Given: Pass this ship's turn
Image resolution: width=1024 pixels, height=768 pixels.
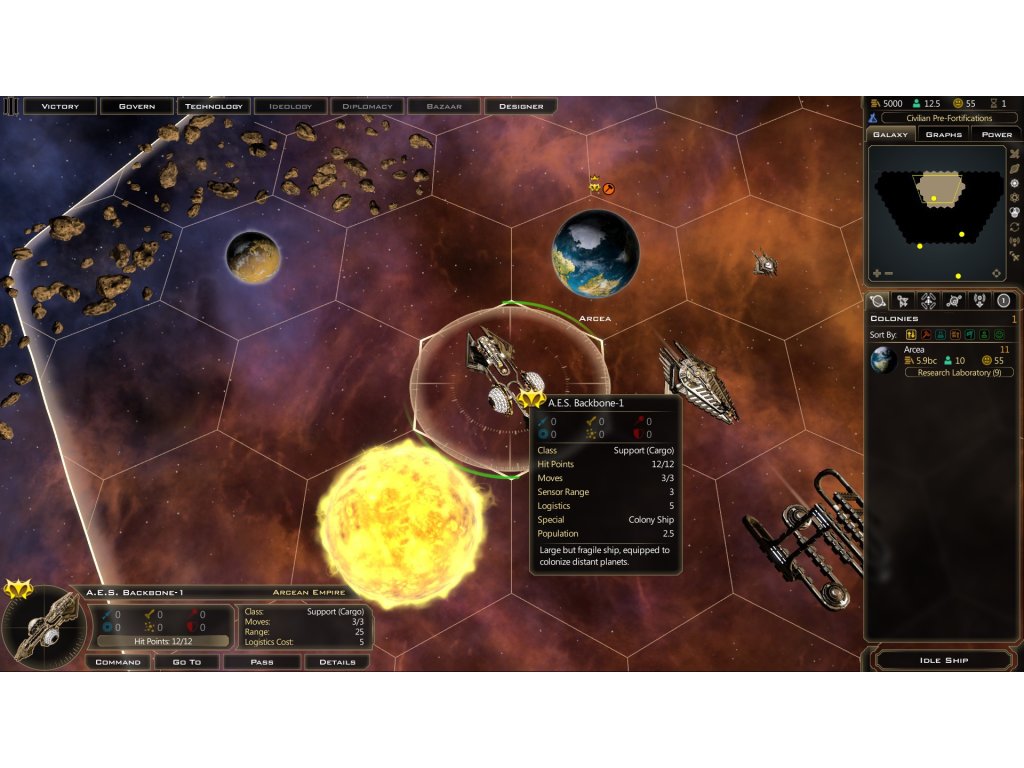Looking at the screenshot, I should (262, 662).
